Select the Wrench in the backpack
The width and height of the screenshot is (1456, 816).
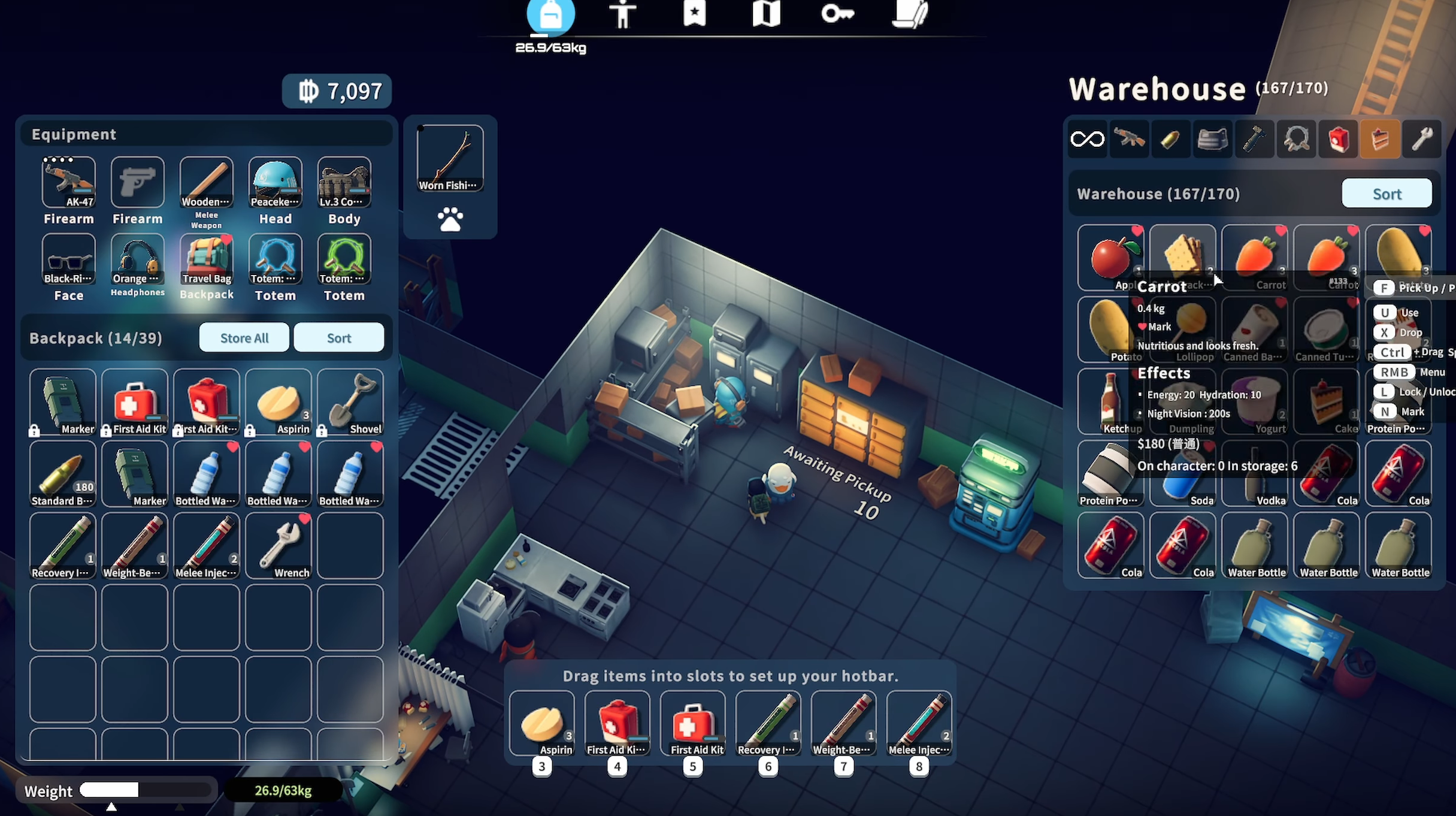pyautogui.click(x=279, y=545)
